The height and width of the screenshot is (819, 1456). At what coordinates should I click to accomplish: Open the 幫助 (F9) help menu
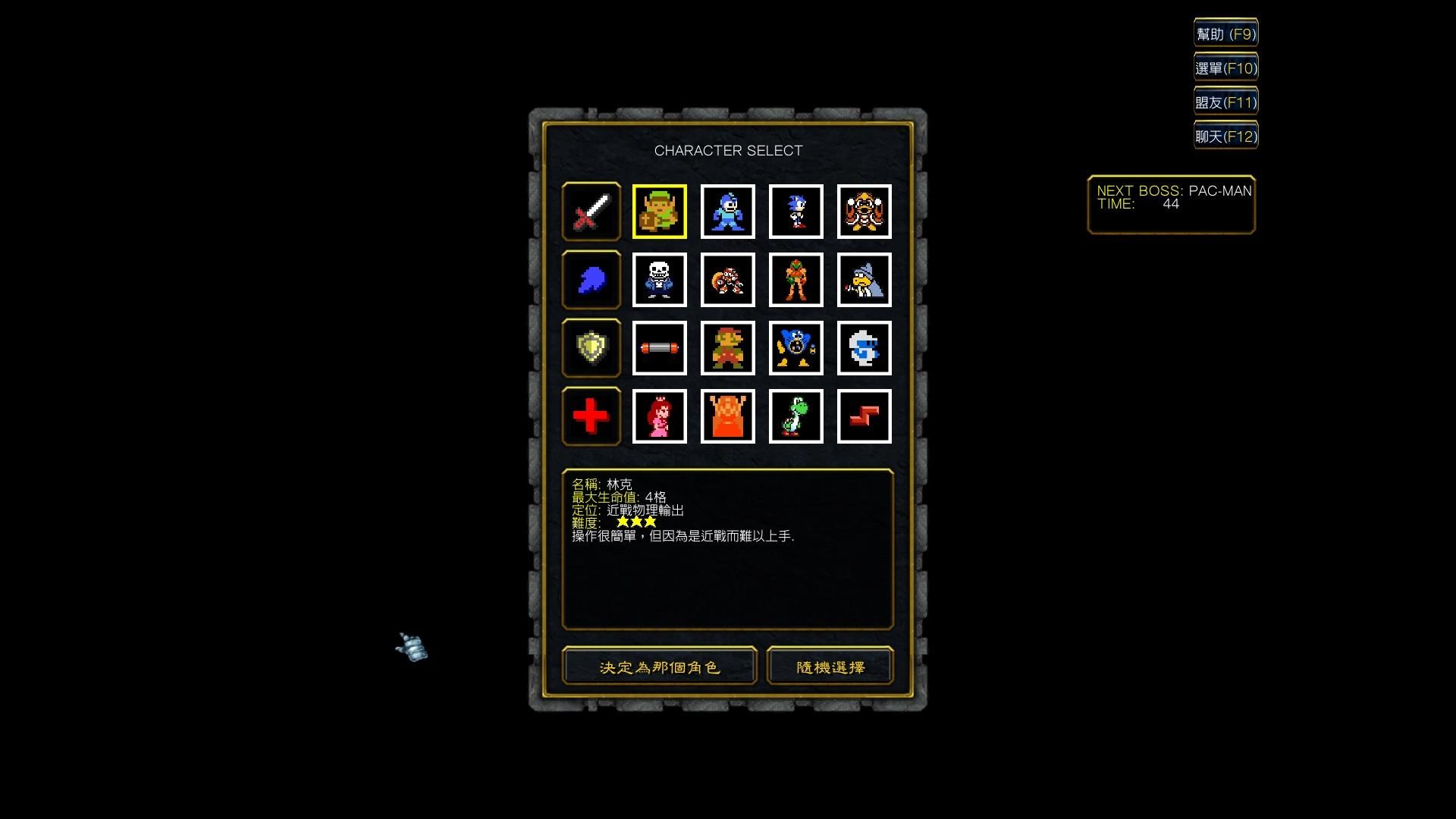tap(1225, 33)
